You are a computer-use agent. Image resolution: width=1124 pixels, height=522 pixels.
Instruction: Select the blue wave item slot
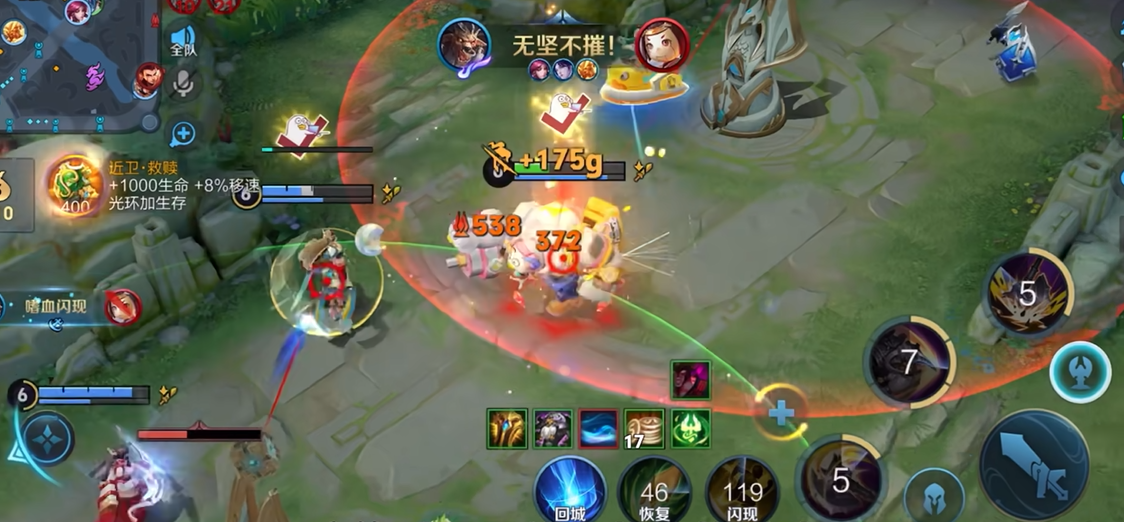599,429
